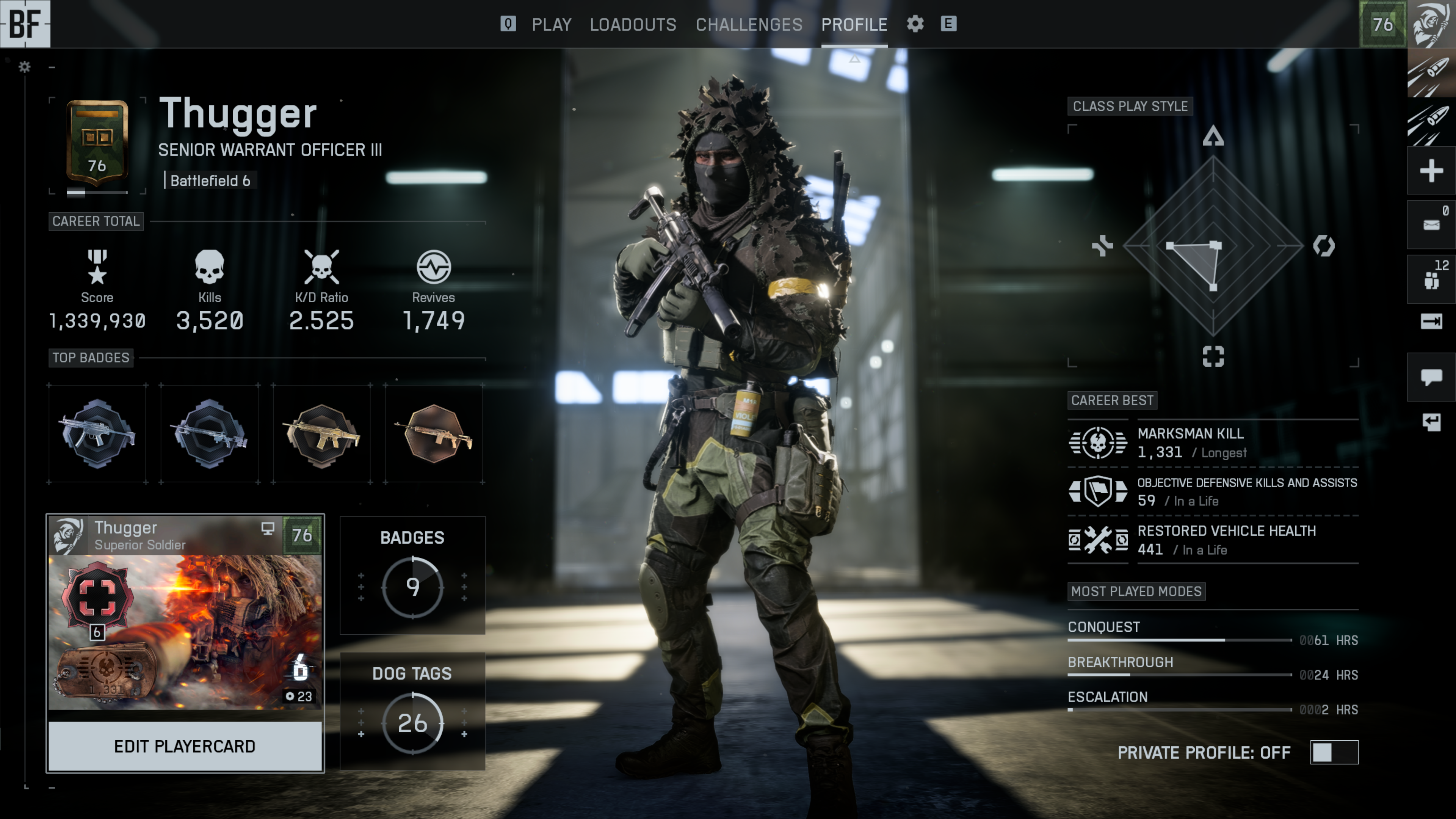Open the mail envelope notifications
This screenshot has height=819, width=1456.
pos(1431,224)
